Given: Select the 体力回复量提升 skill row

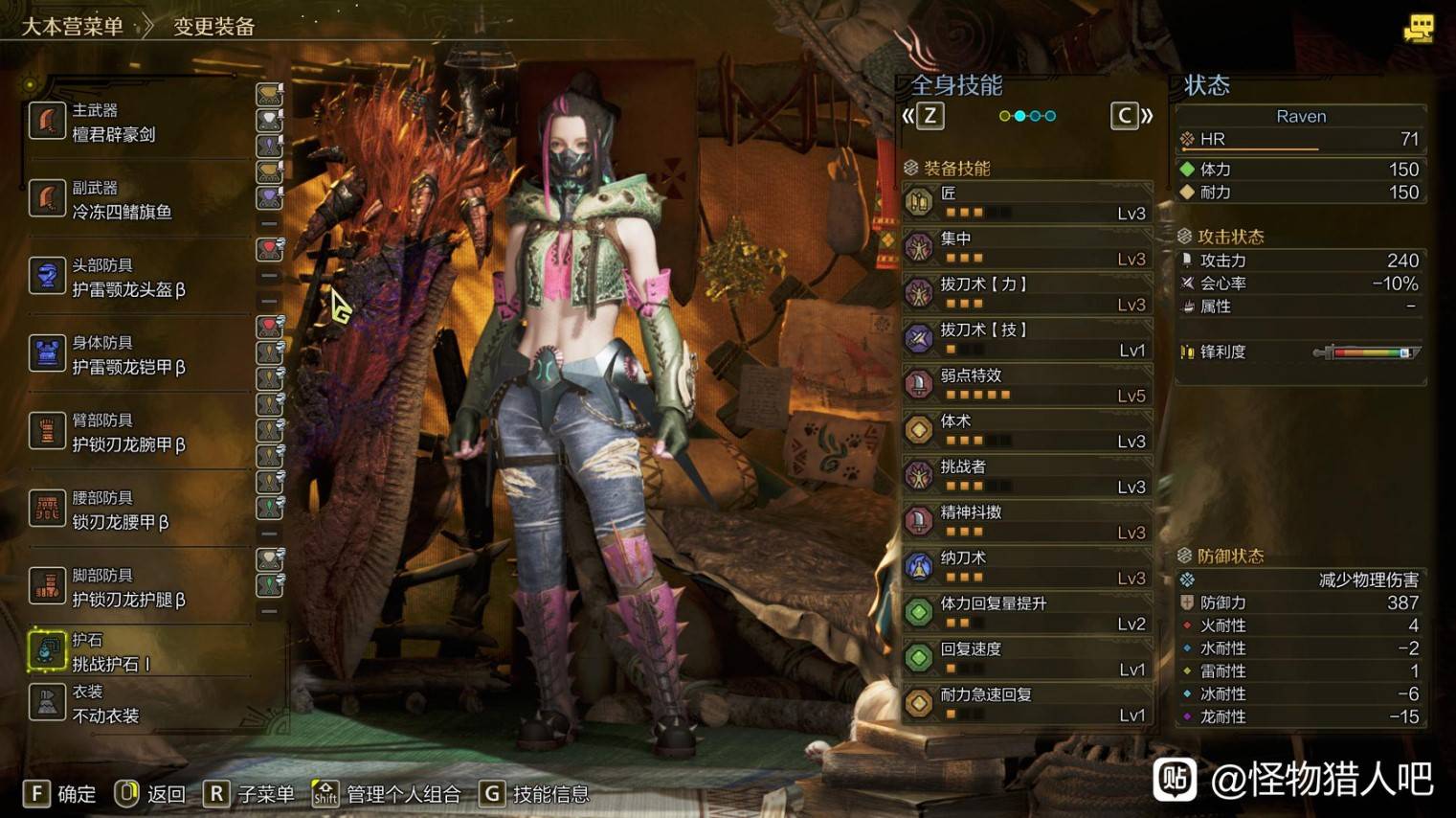Looking at the screenshot, I should point(1026,613).
